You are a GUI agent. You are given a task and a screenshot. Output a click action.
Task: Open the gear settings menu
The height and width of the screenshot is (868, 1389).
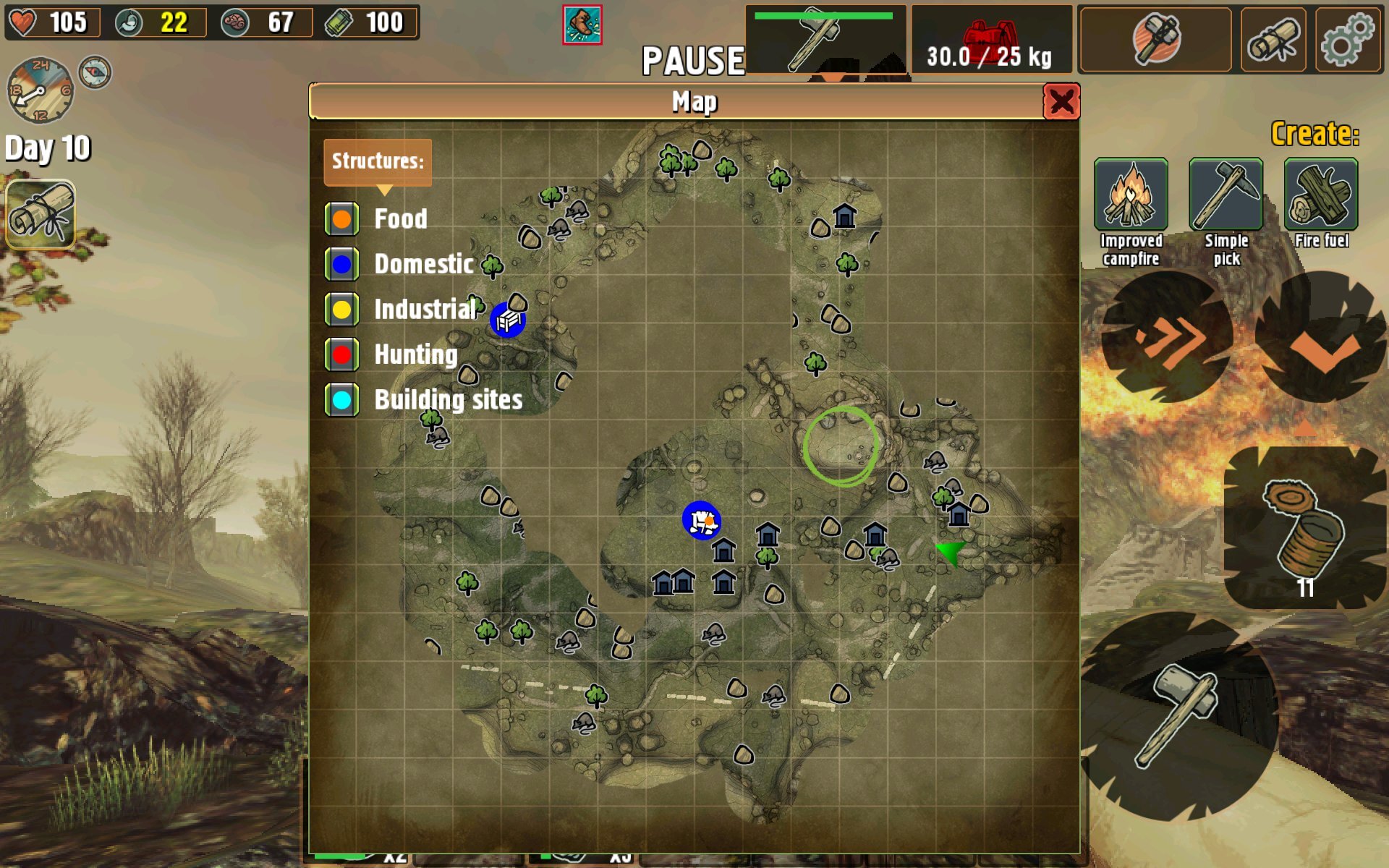[x=1347, y=40]
